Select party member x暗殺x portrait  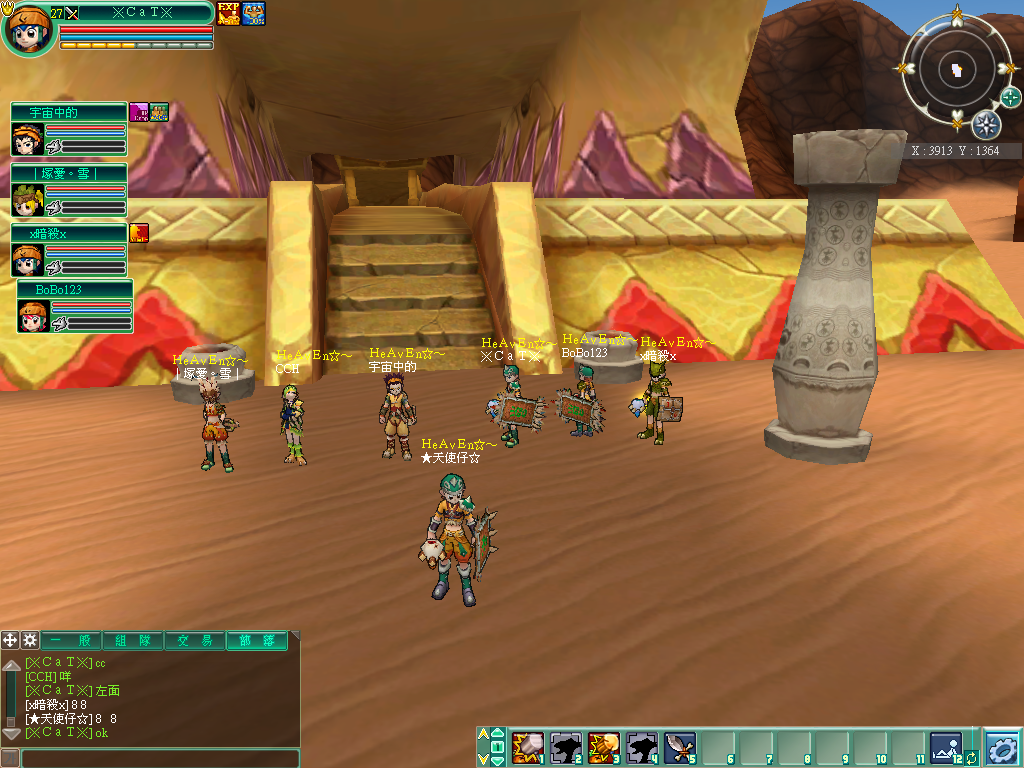[26, 260]
